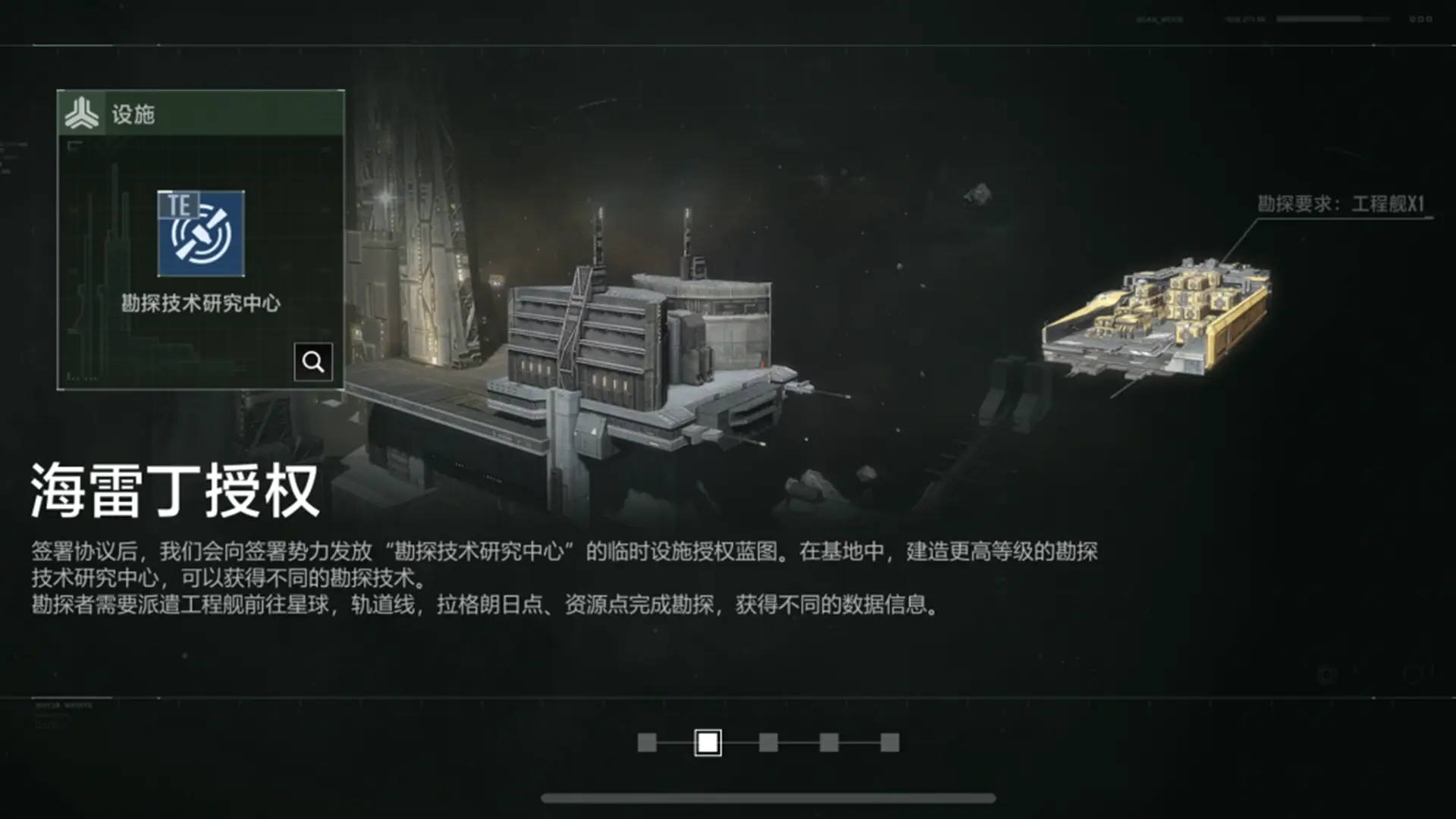The image size is (1456, 819).
Task: Open the magnifier preview for the facility
Action: coord(313,362)
